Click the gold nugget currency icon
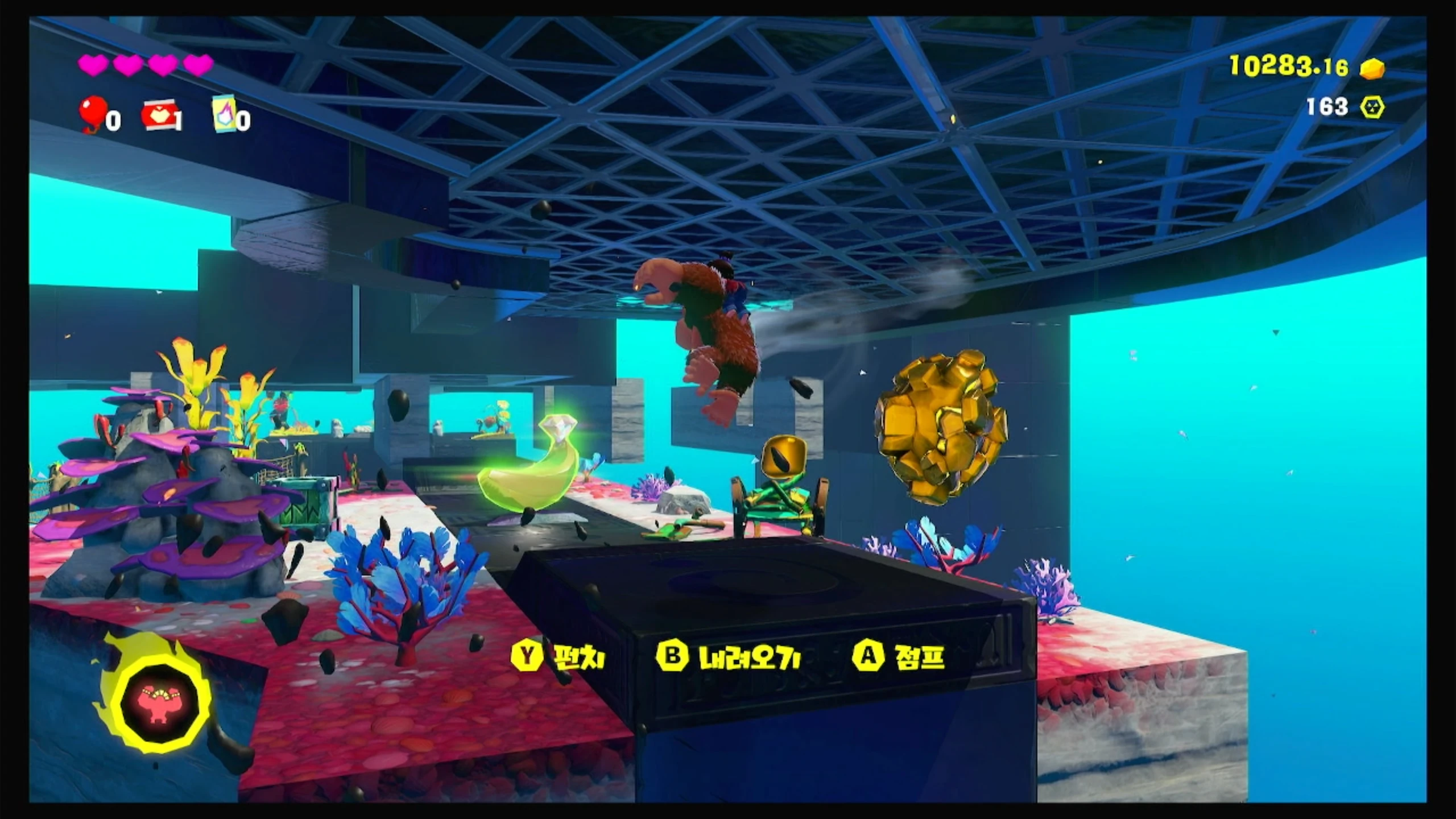The image size is (1456, 819). (x=1372, y=69)
